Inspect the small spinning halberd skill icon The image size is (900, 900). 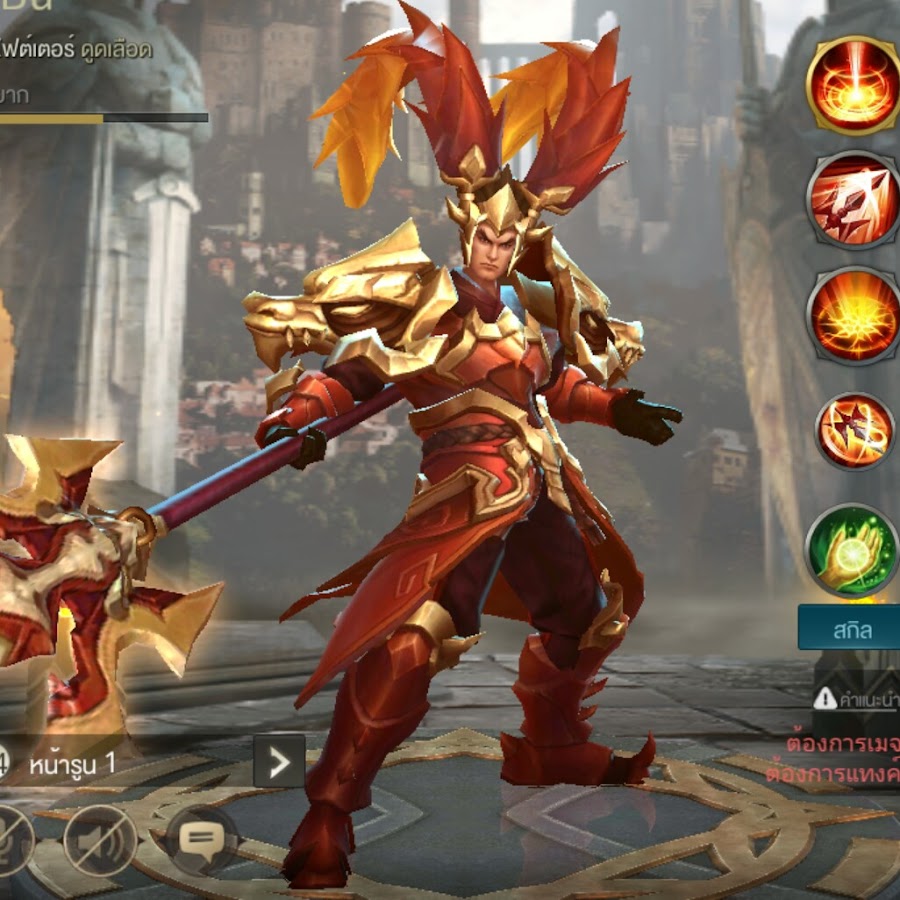(x=853, y=431)
